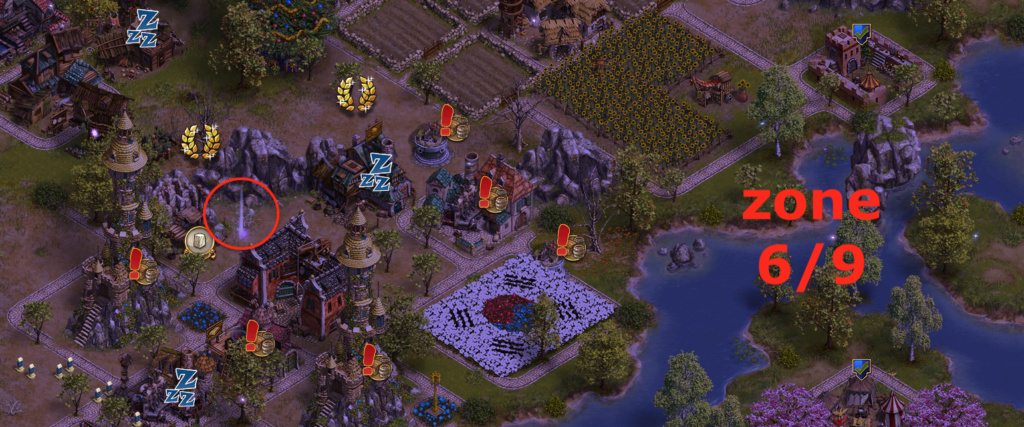
Task: Select the checkmark icon above the striped tents
Action: pyautogui.click(x=860, y=370)
